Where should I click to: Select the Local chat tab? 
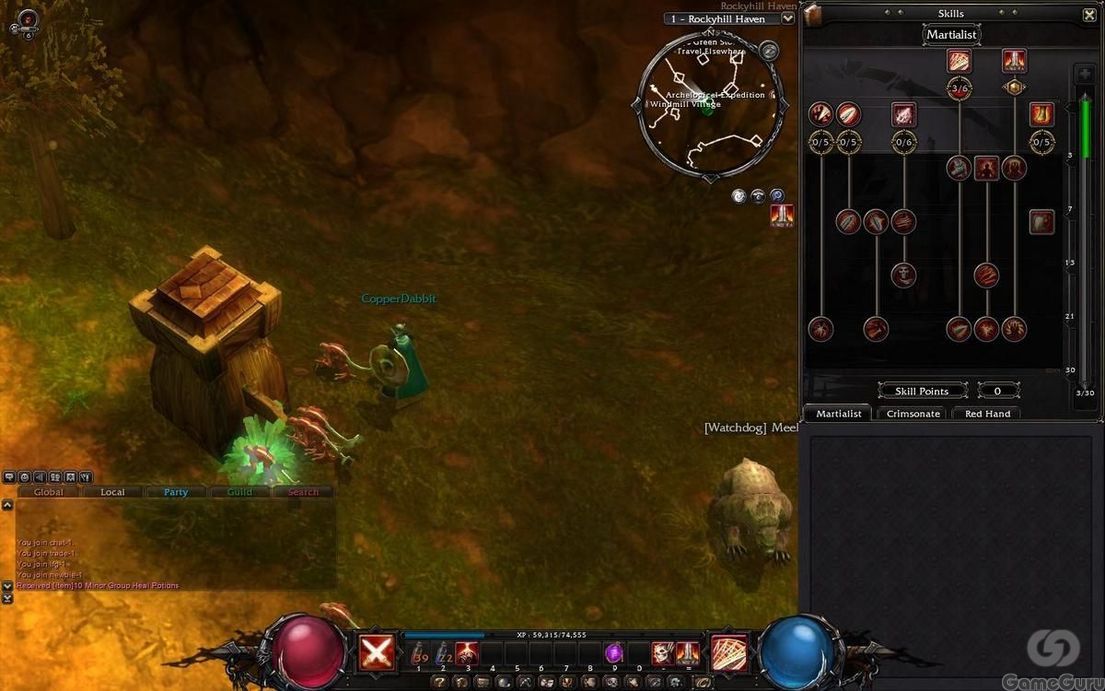point(113,492)
